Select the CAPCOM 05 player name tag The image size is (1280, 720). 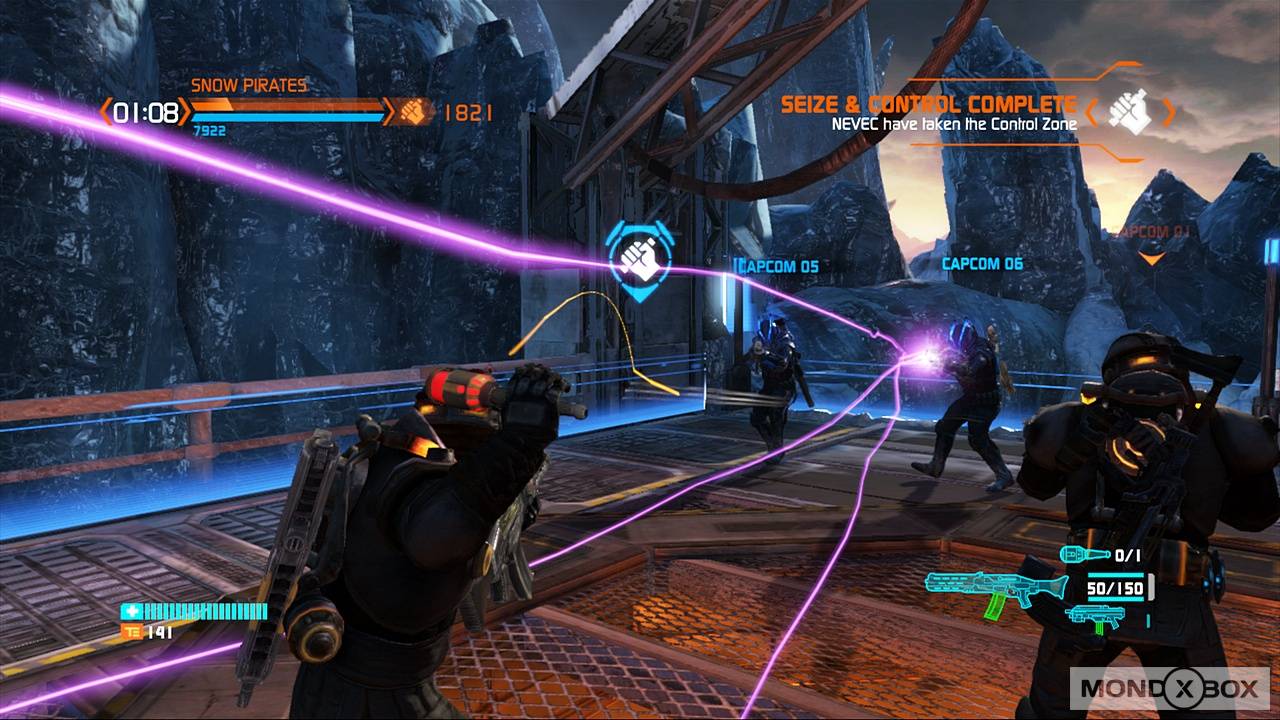coord(778,267)
